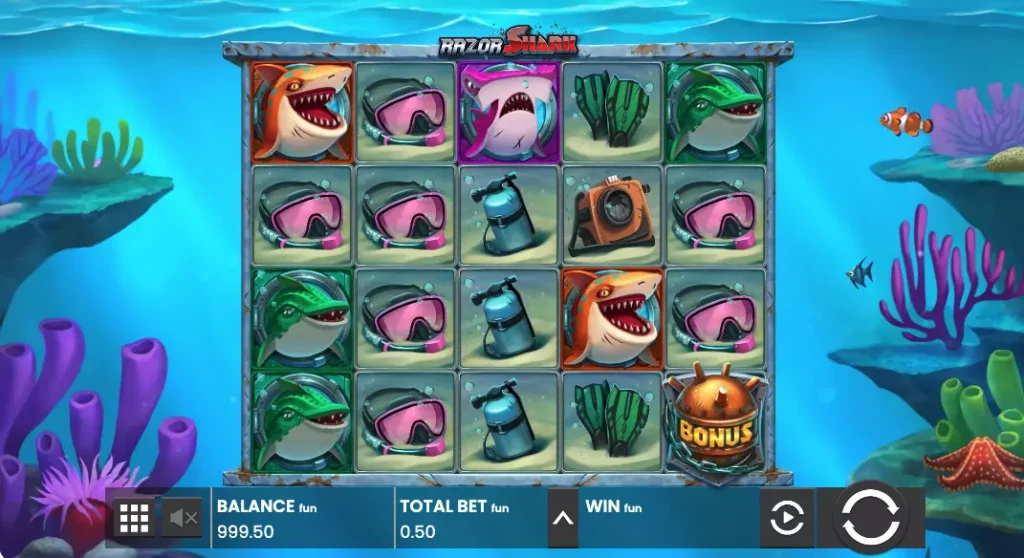Image resolution: width=1024 pixels, height=558 pixels.
Task: Toggle the muted sound speaker icon
Action: click(183, 518)
